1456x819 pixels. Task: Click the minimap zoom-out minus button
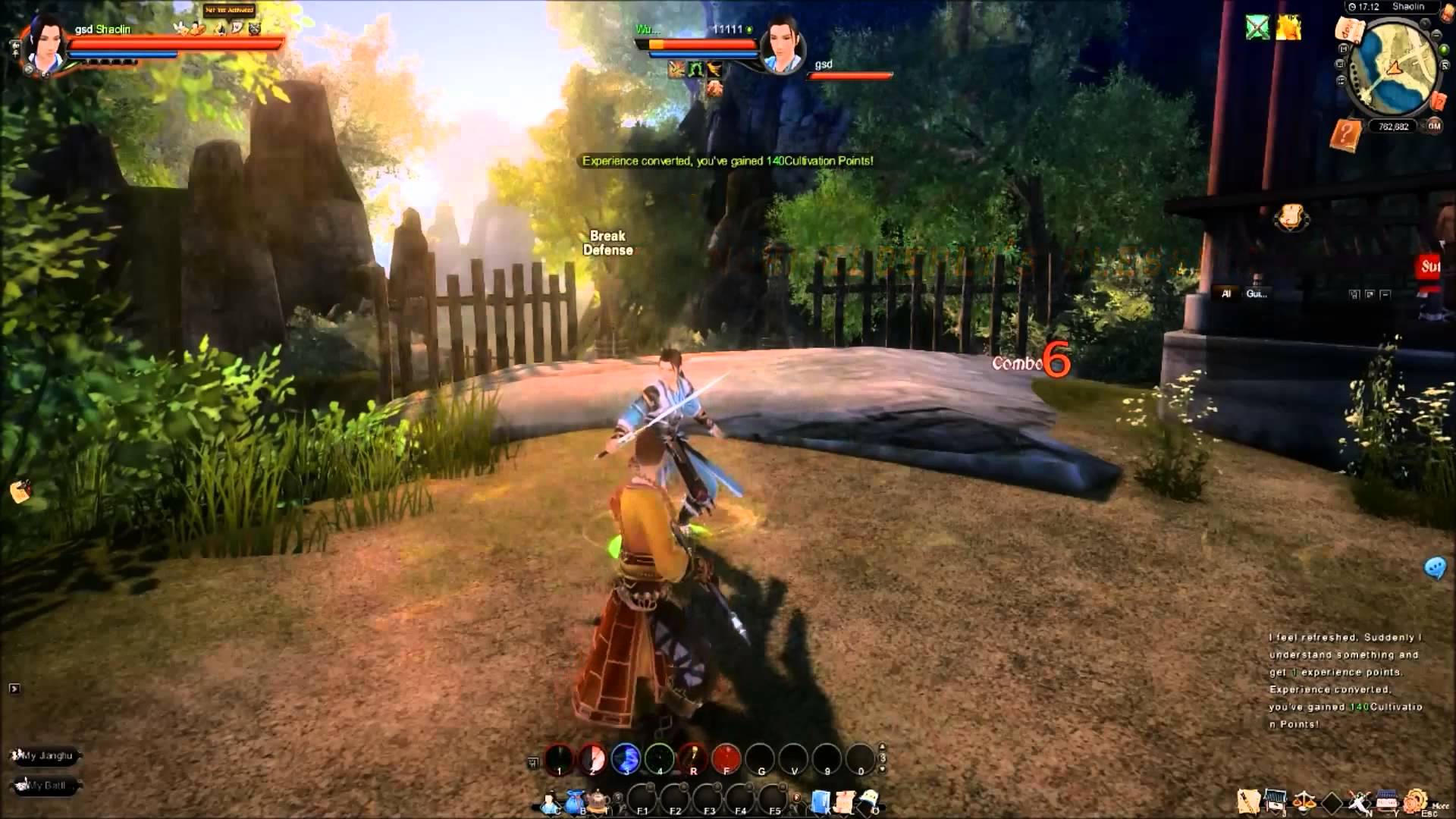click(1436, 35)
